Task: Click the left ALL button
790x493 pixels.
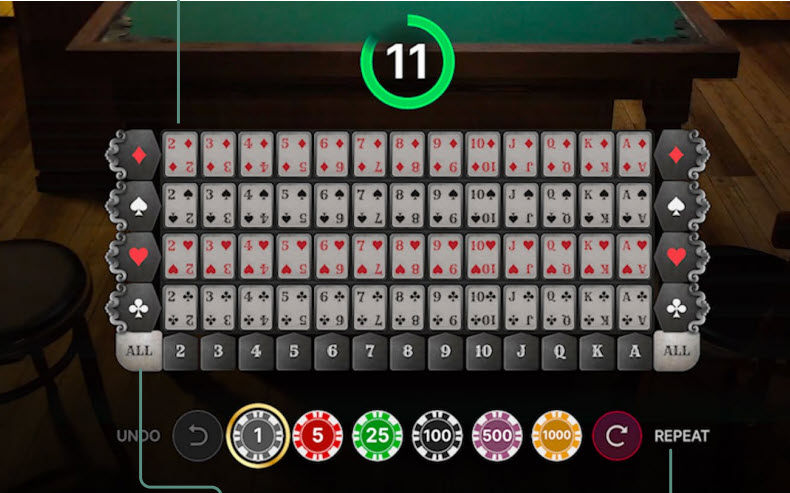Action: coord(139,351)
